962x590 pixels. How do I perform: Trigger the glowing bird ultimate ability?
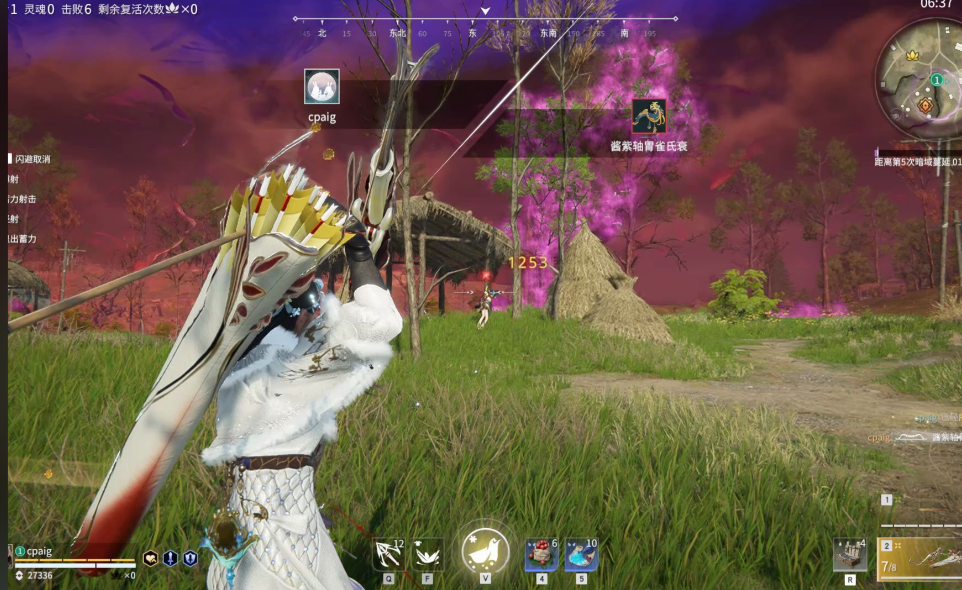click(485, 551)
